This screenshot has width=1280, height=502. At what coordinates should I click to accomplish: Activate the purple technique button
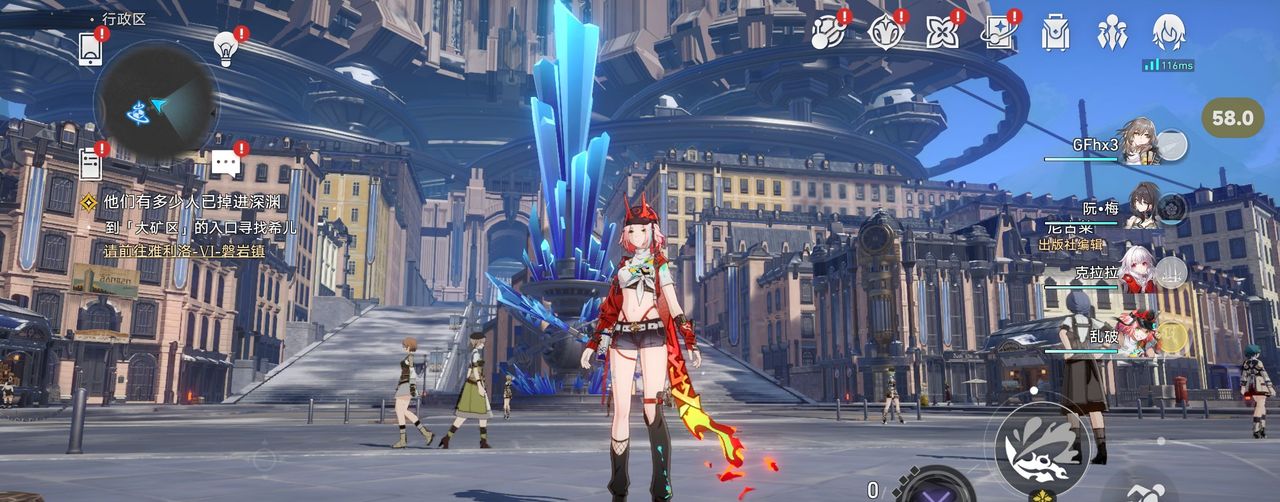point(932,488)
